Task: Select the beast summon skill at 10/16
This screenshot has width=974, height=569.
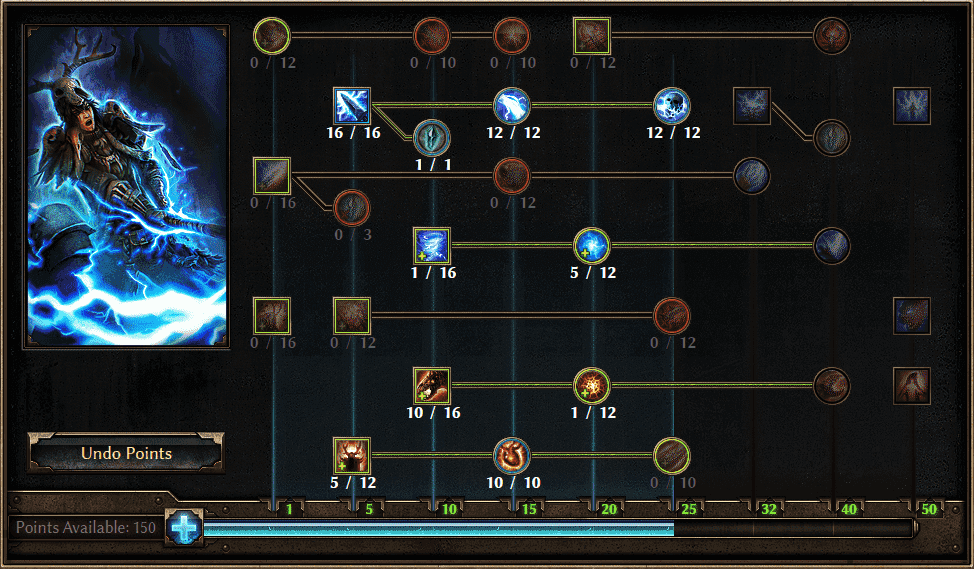Action: [432, 385]
